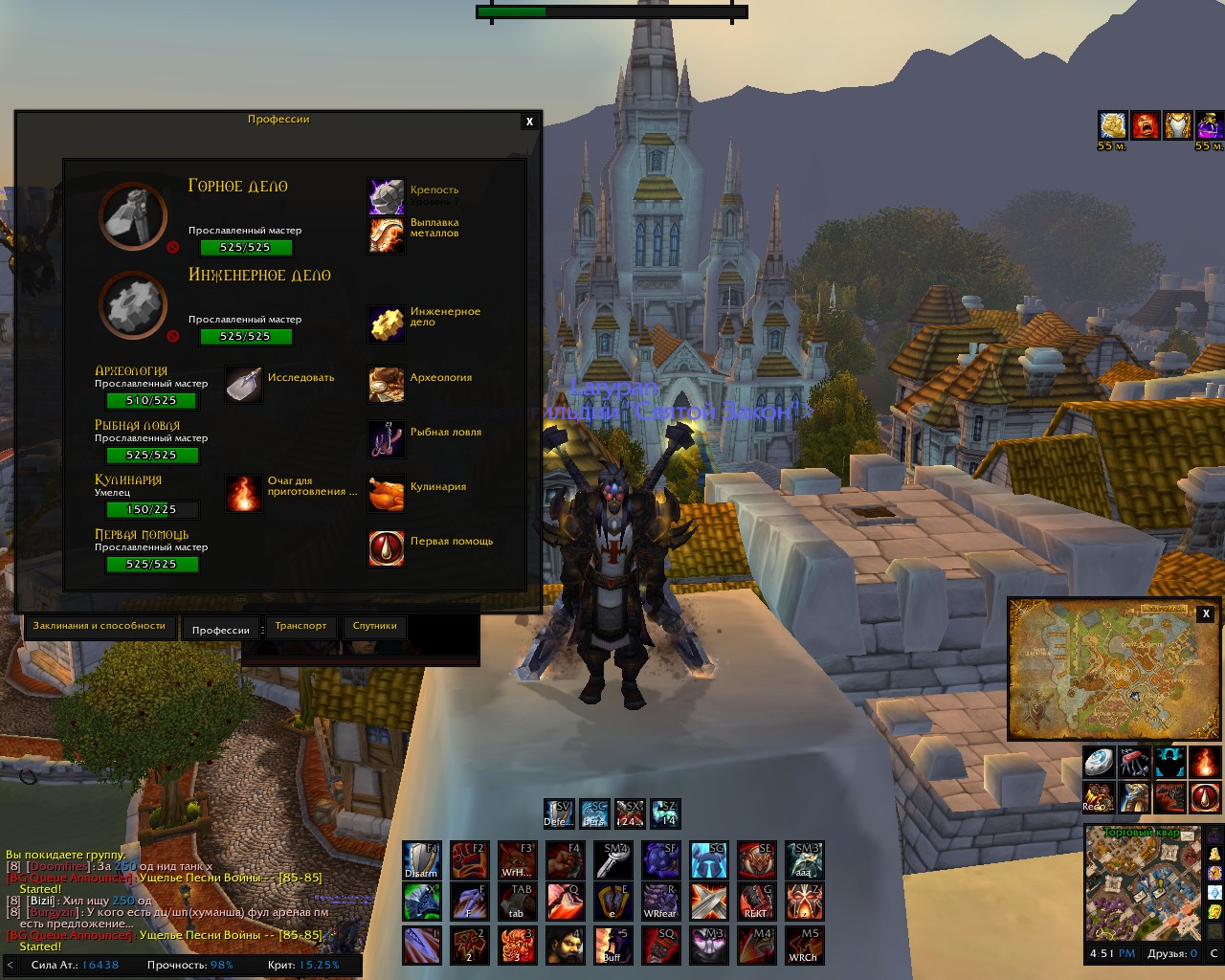Close the Stormwind zone map panel
The width and height of the screenshot is (1225, 980).
coord(1206,614)
